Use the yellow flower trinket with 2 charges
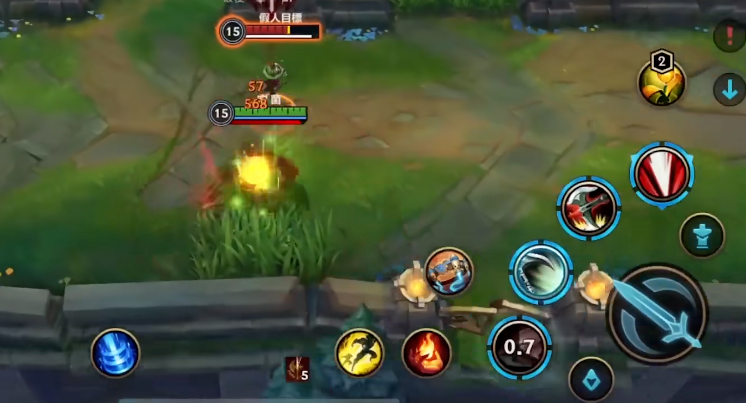 (x=661, y=81)
